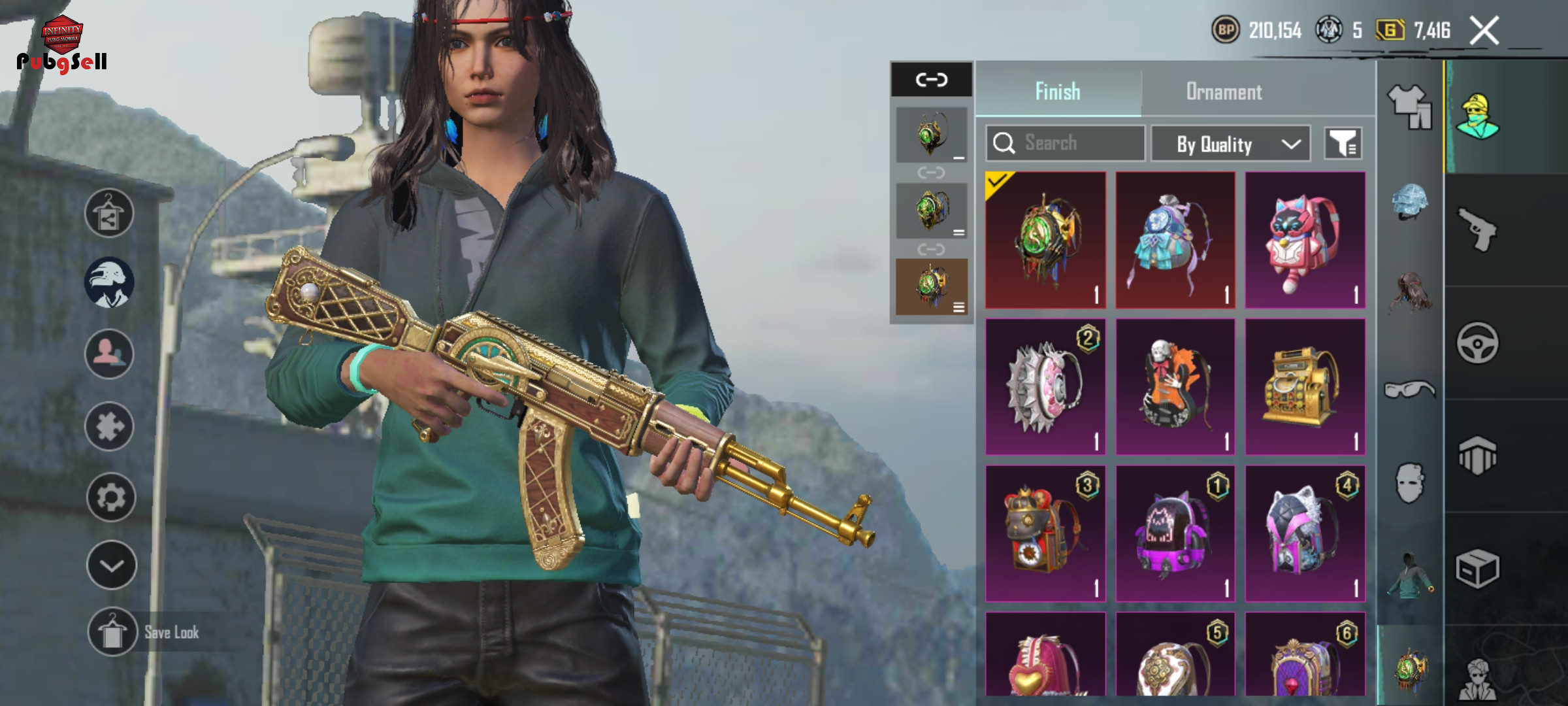
Task: Open the vehicle steering wheel category
Action: point(1477,343)
